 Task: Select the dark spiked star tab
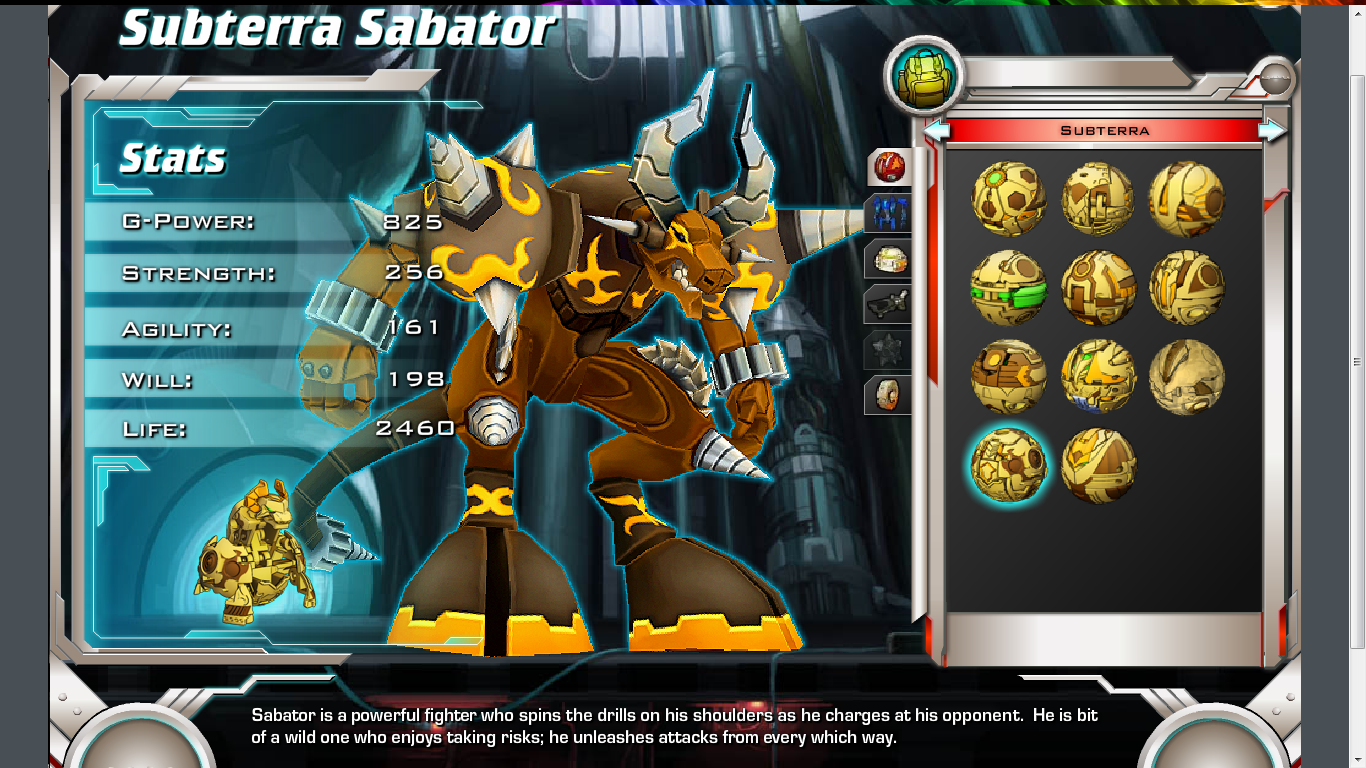coord(888,350)
